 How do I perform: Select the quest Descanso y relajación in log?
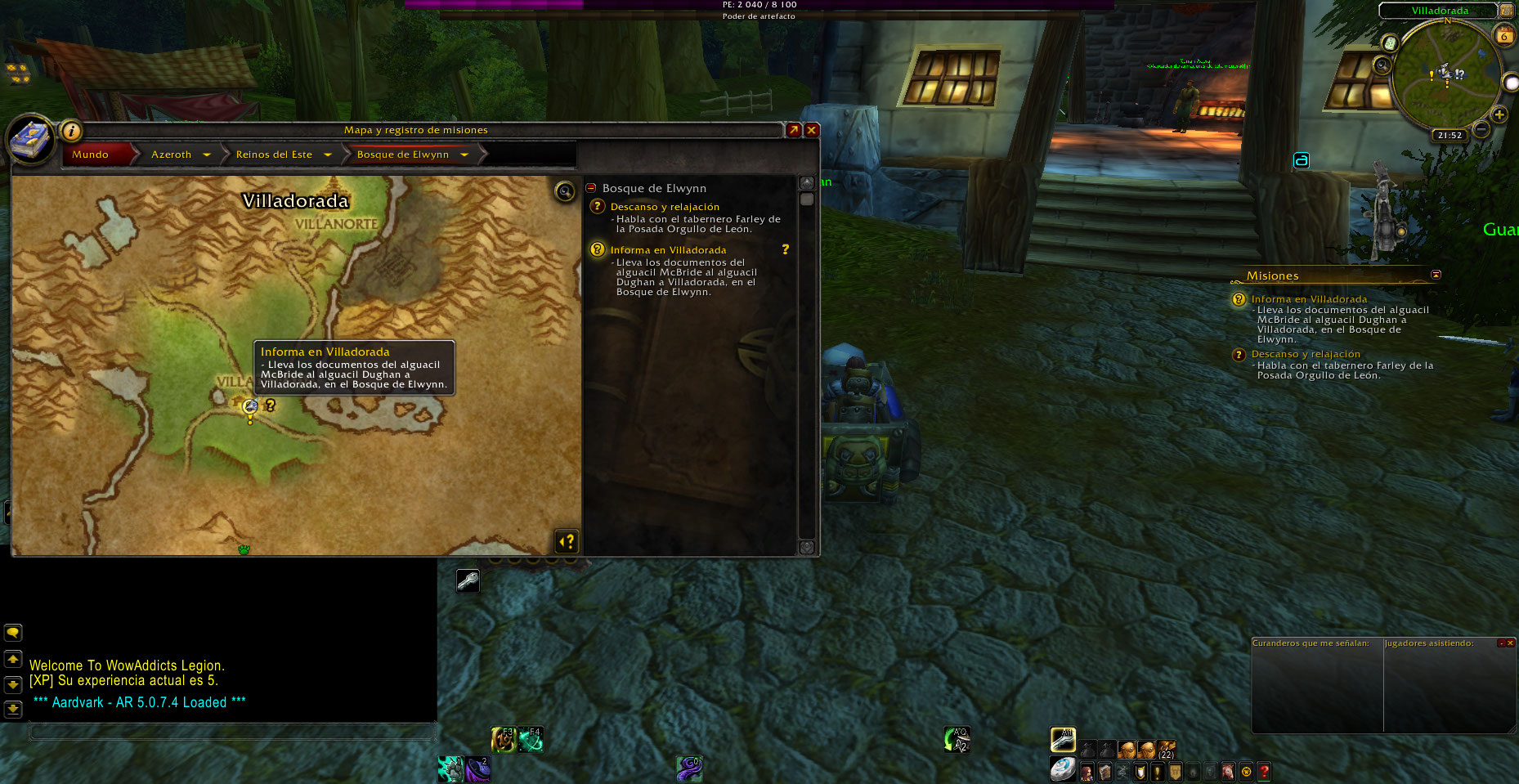(665, 207)
